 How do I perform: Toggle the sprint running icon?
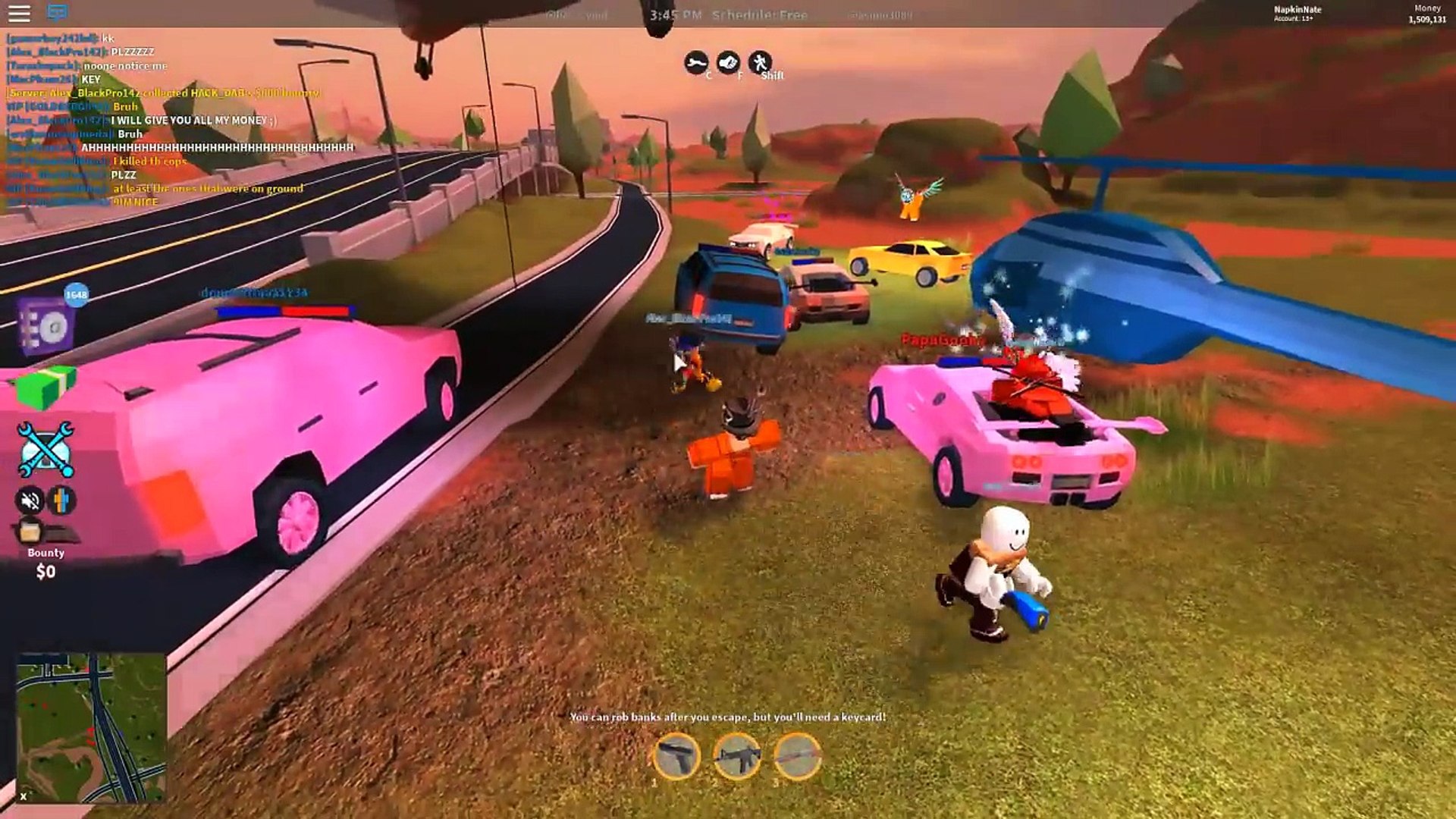pyautogui.click(x=759, y=62)
